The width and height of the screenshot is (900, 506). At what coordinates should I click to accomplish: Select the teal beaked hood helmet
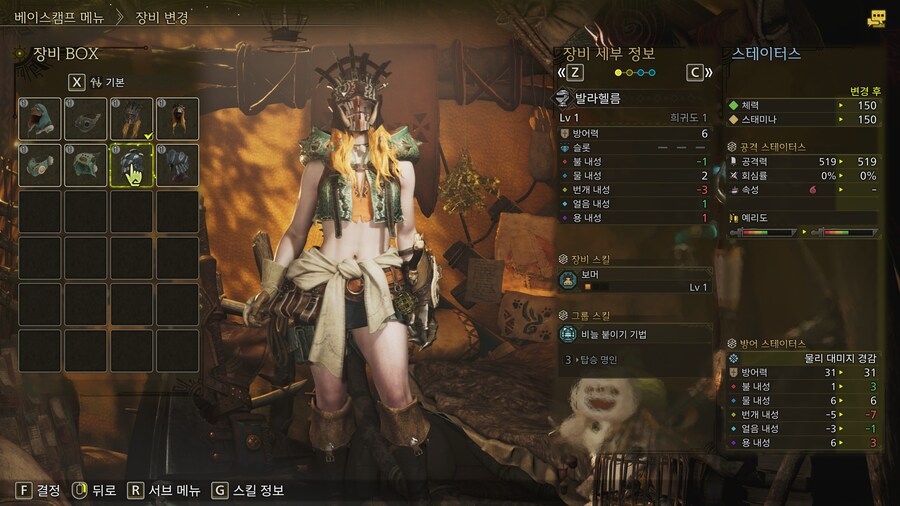[x=40, y=119]
